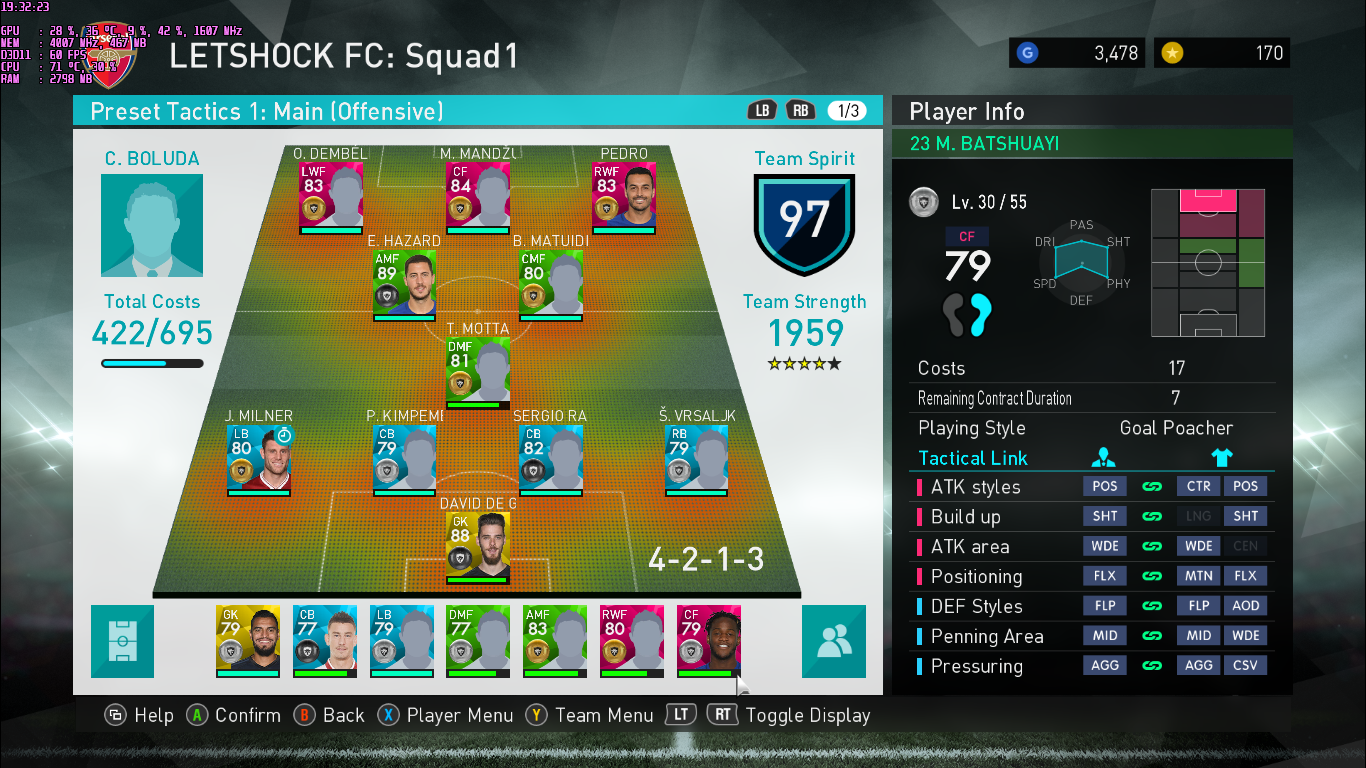Viewport: 1366px width, 768px height.
Task: Pick the 80-rated RWF substitute card
Action: click(632, 640)
